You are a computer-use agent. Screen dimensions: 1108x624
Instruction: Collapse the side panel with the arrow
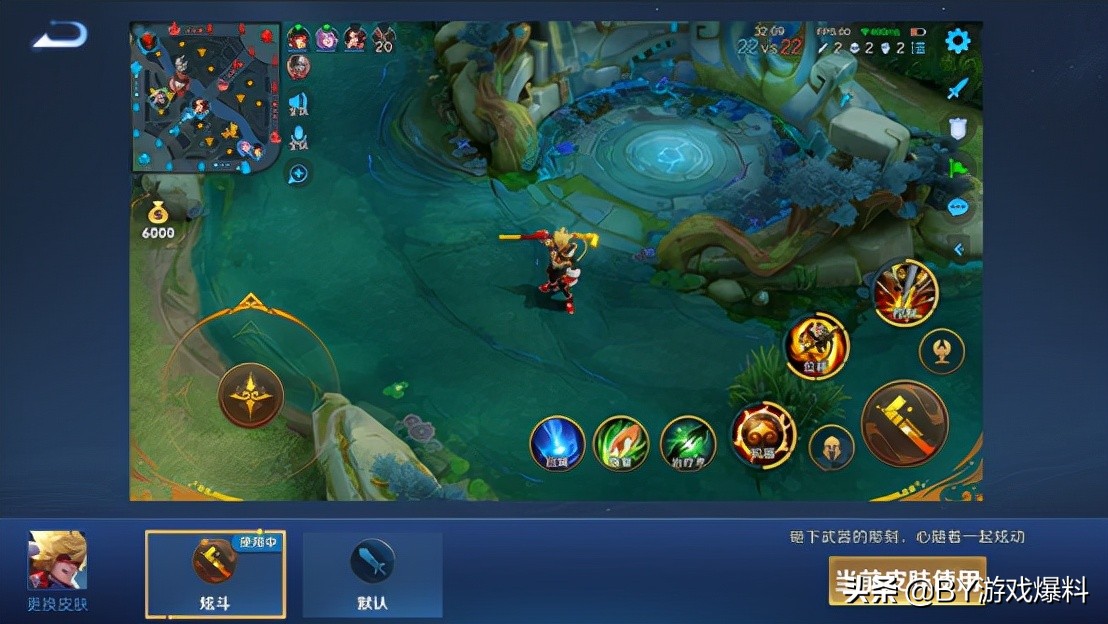tap(959, 249)
